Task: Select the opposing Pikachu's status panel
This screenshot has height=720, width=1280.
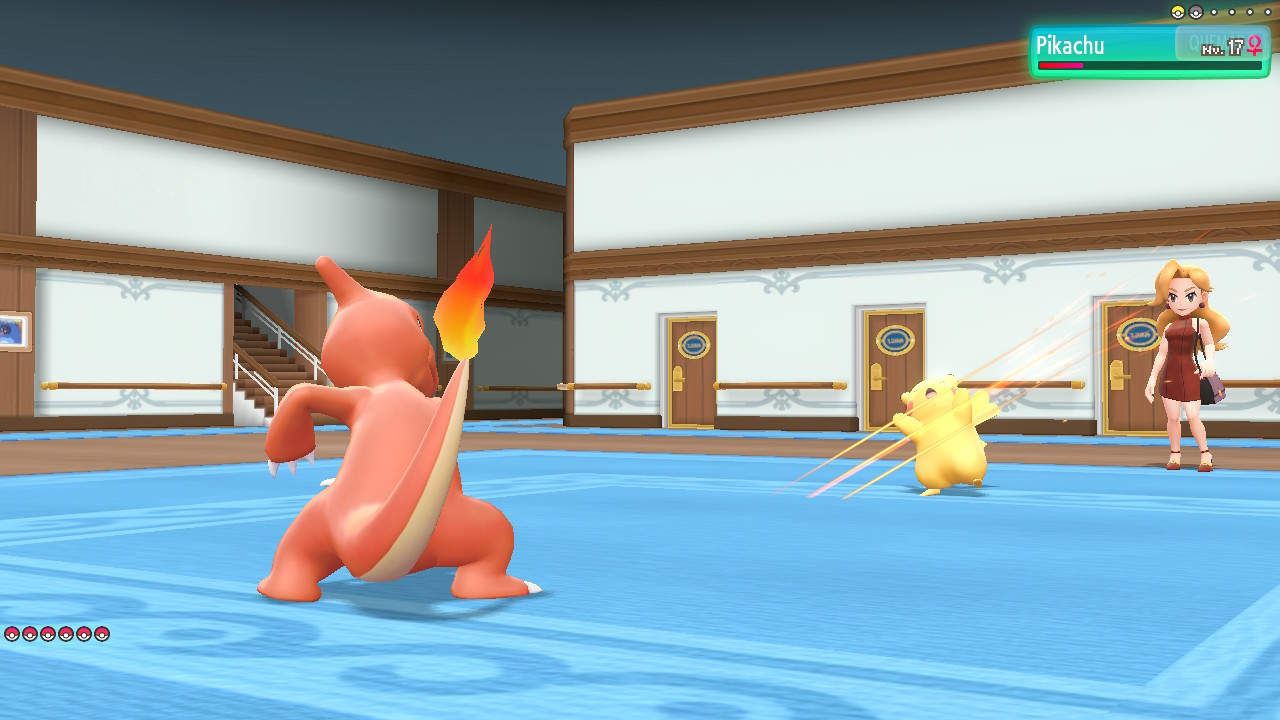Action: (x=1148, y=52)
